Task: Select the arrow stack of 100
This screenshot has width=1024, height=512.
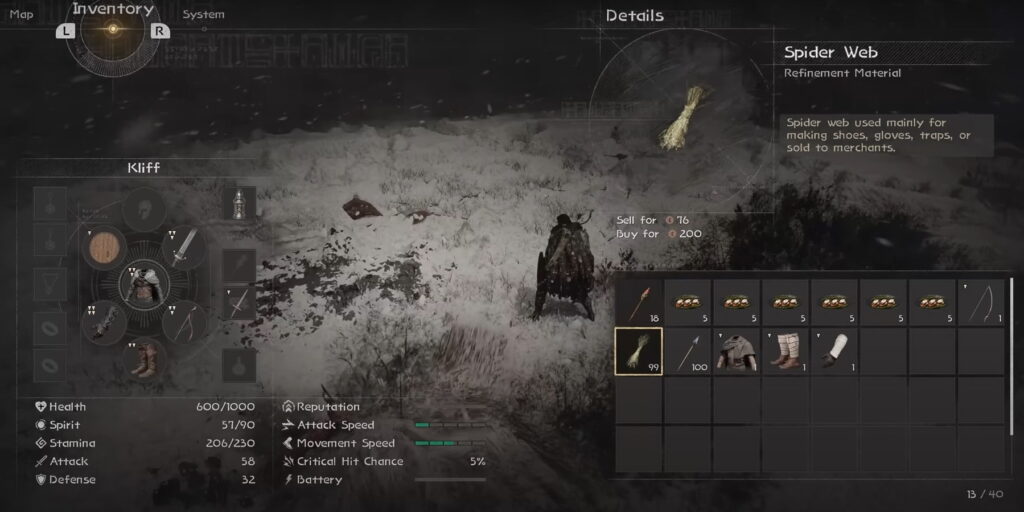Action: pos(687,351)
